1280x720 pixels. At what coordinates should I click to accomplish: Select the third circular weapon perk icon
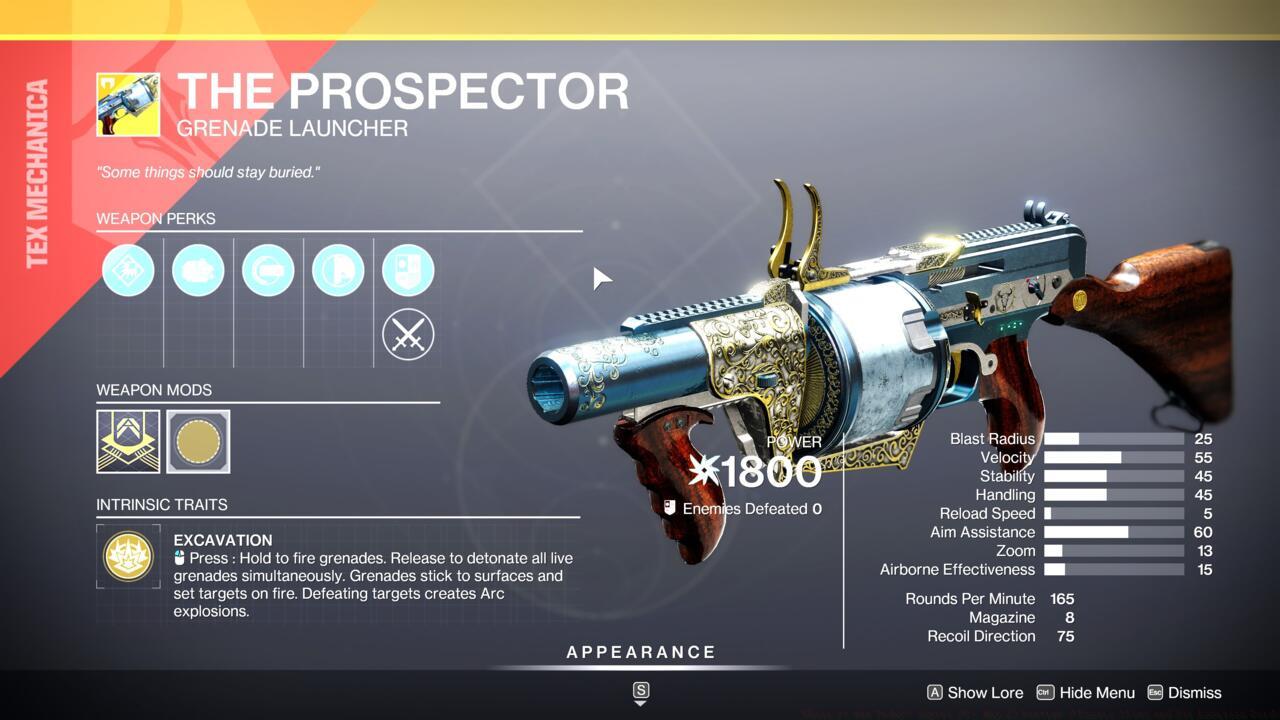coord(267,270)
